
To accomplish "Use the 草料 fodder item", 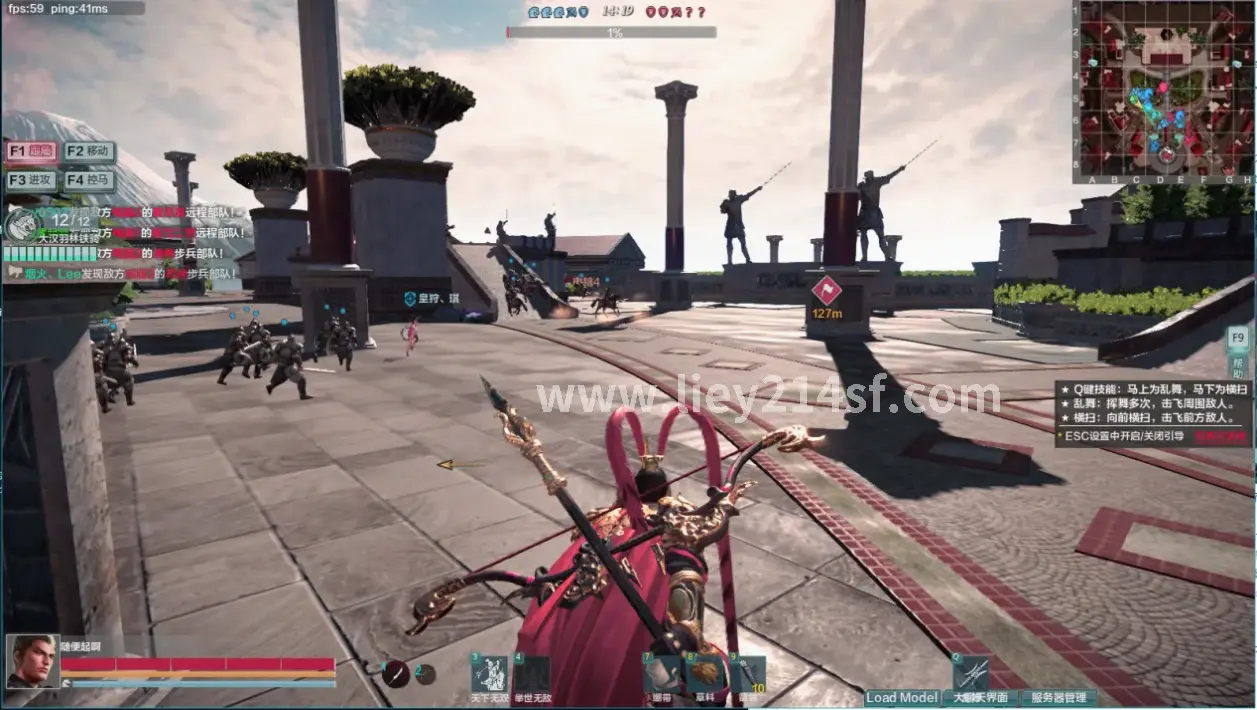I will point(704,675).
